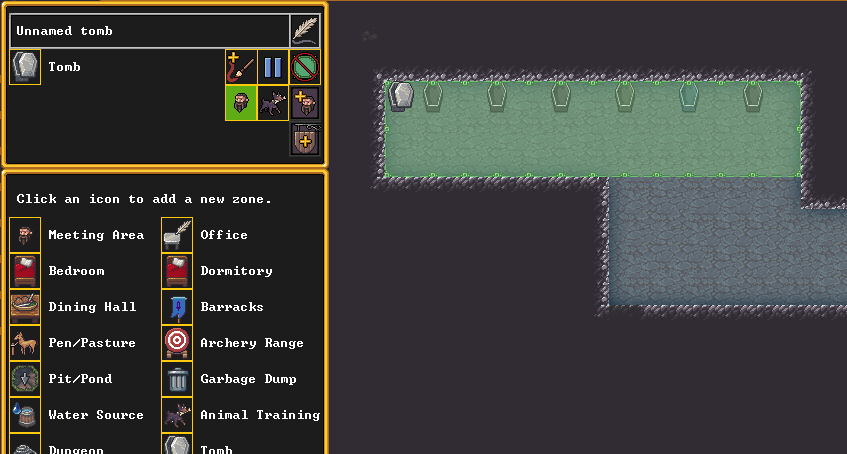The width and height of the screenshot is (847, 454).
Task: Select the paintbrush expand-zone button
Action: tap(241, 68)
